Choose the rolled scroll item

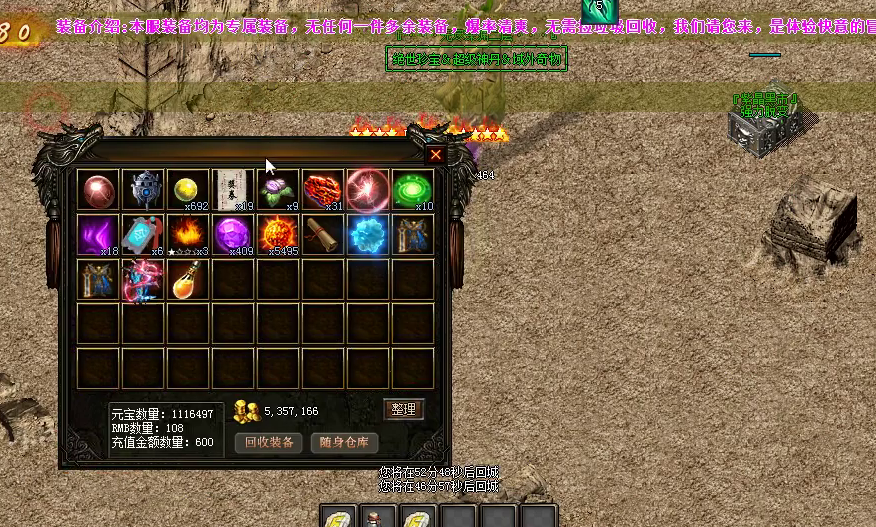pyautogui.click(x=323, y=235)
